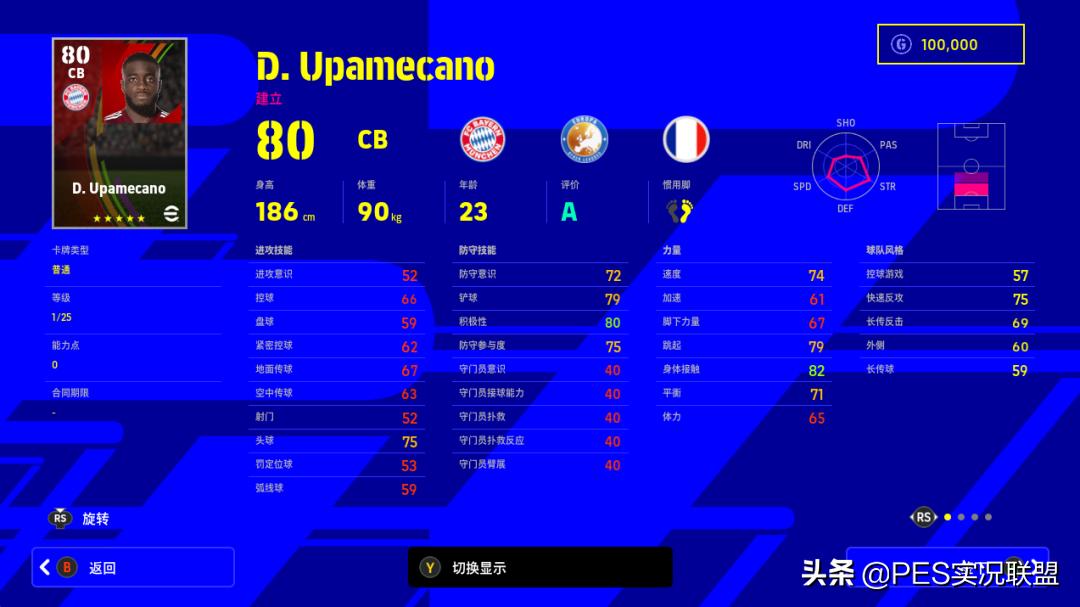
Task: Select the France national flag icon
Action: 686,140
